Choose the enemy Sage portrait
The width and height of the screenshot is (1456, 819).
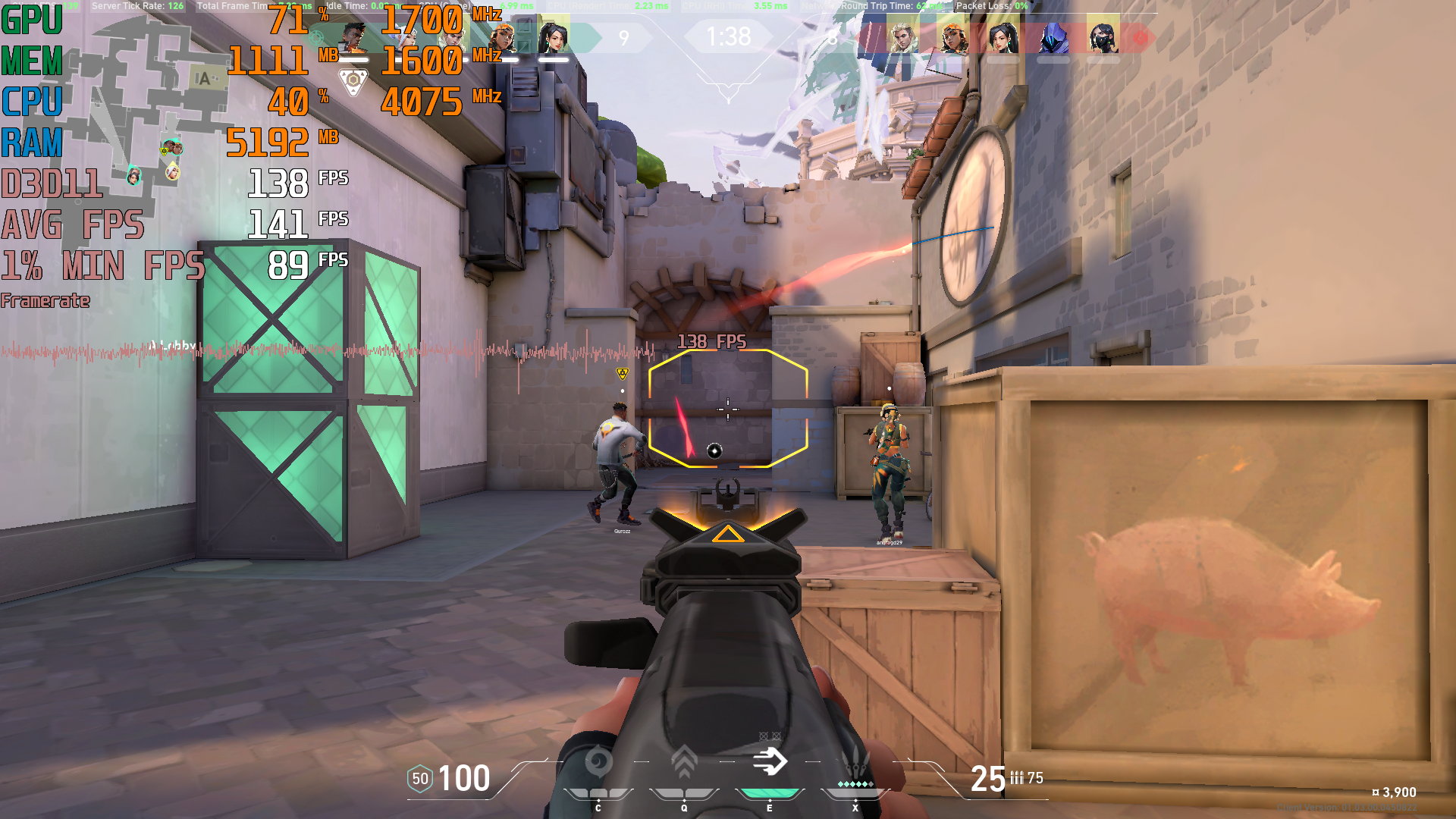click(1003, 36)
